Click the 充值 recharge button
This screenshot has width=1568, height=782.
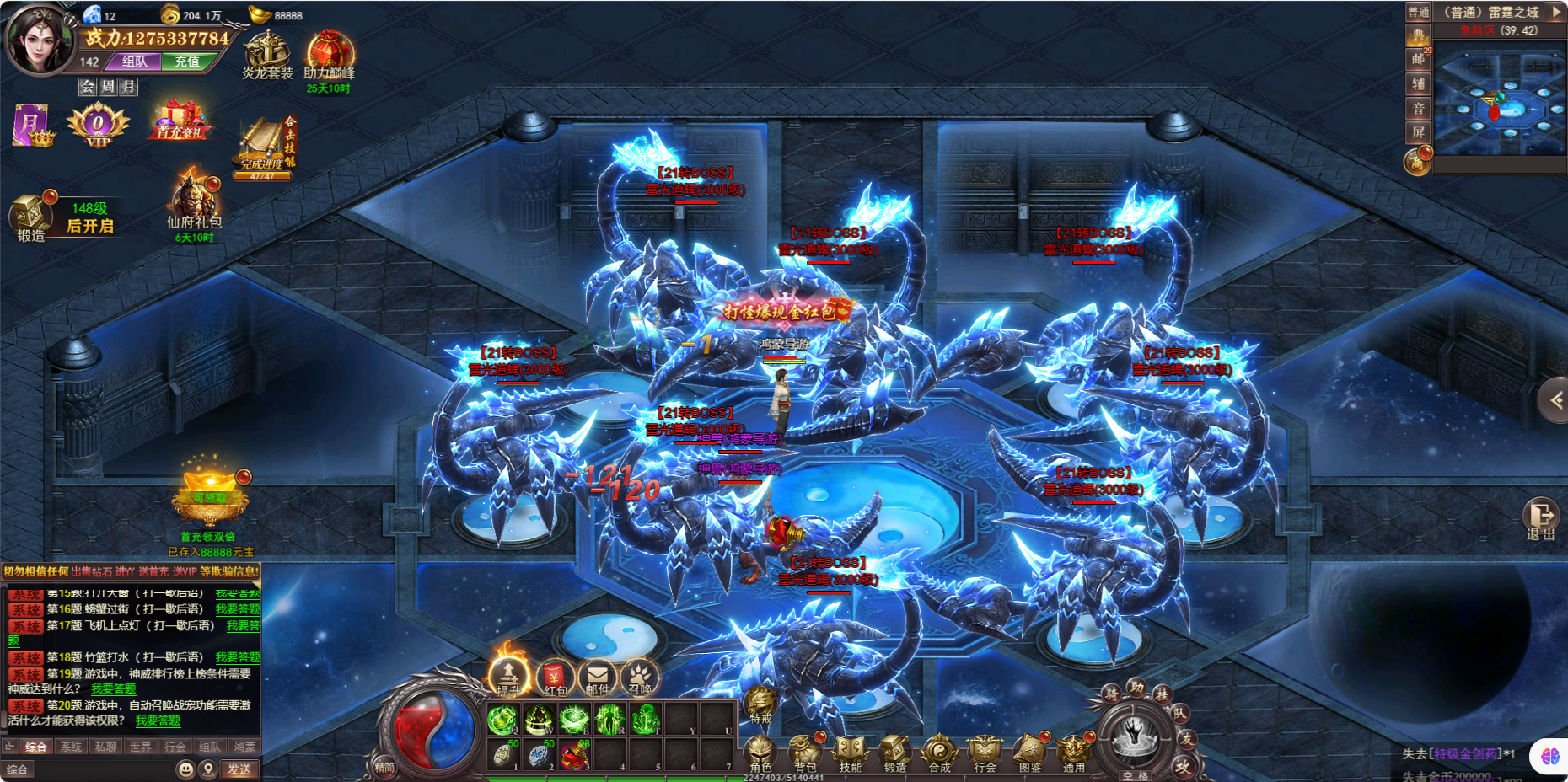[187, 62]
